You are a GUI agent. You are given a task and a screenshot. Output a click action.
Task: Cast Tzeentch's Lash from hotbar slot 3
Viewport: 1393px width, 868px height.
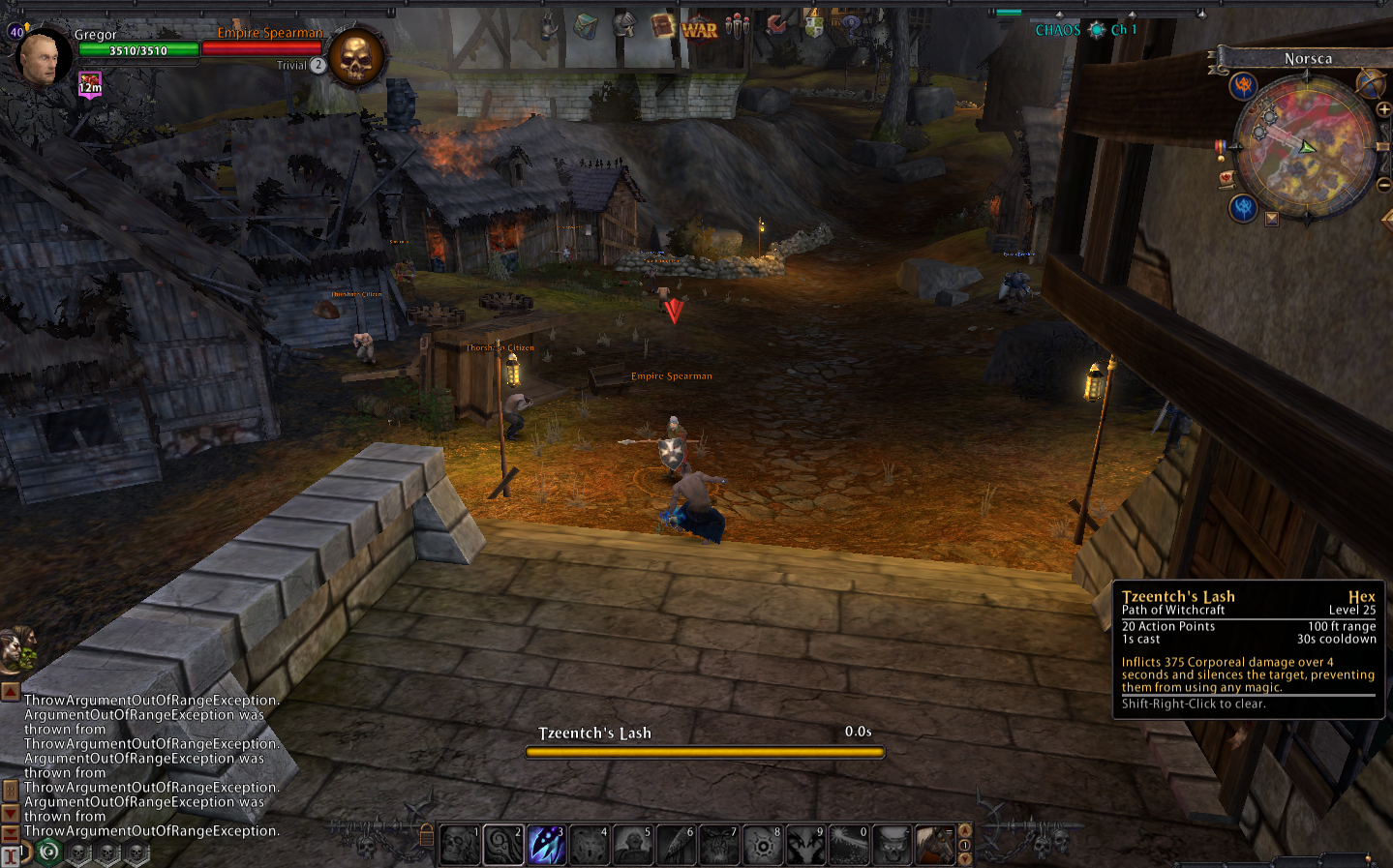click(x=546, y=842)
